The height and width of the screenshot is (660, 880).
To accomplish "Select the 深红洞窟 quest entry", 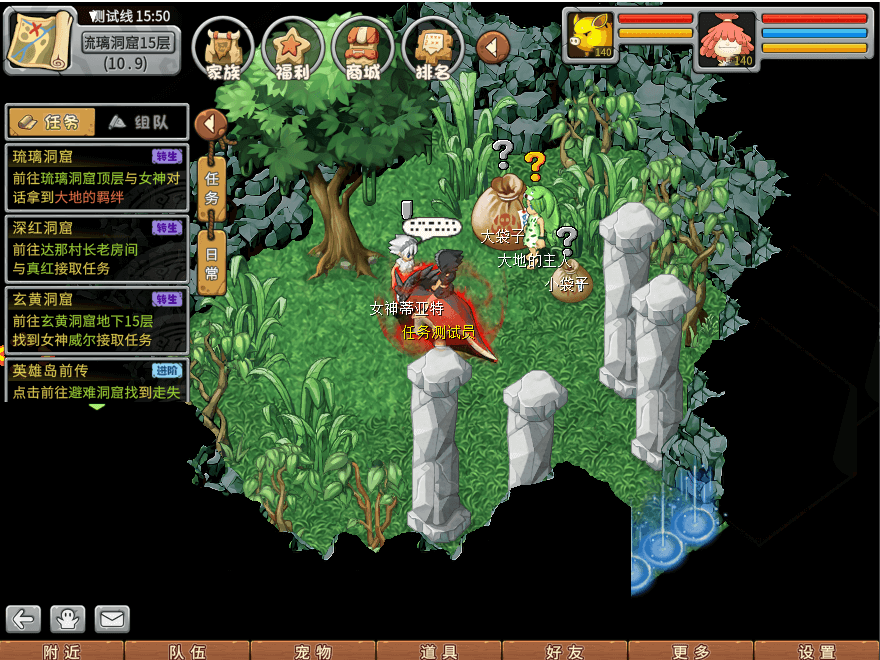I will (x=96, y=248).
